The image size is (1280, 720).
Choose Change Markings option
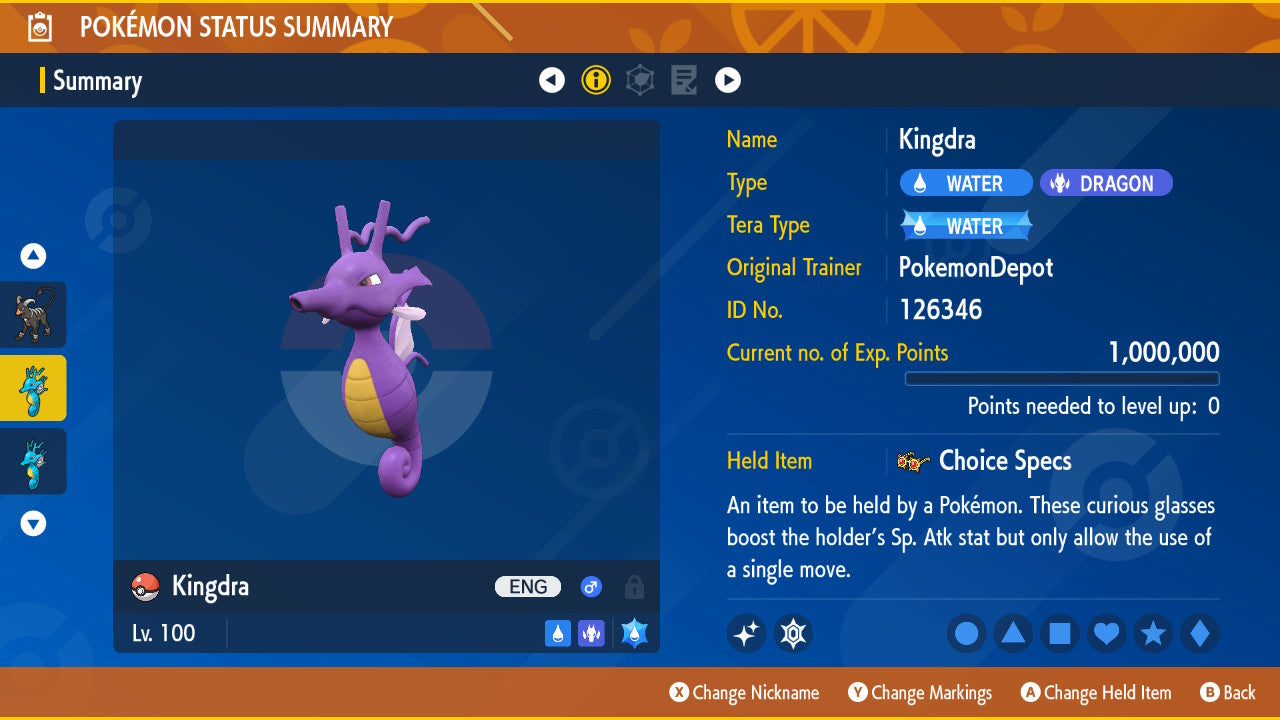[920, 692]
